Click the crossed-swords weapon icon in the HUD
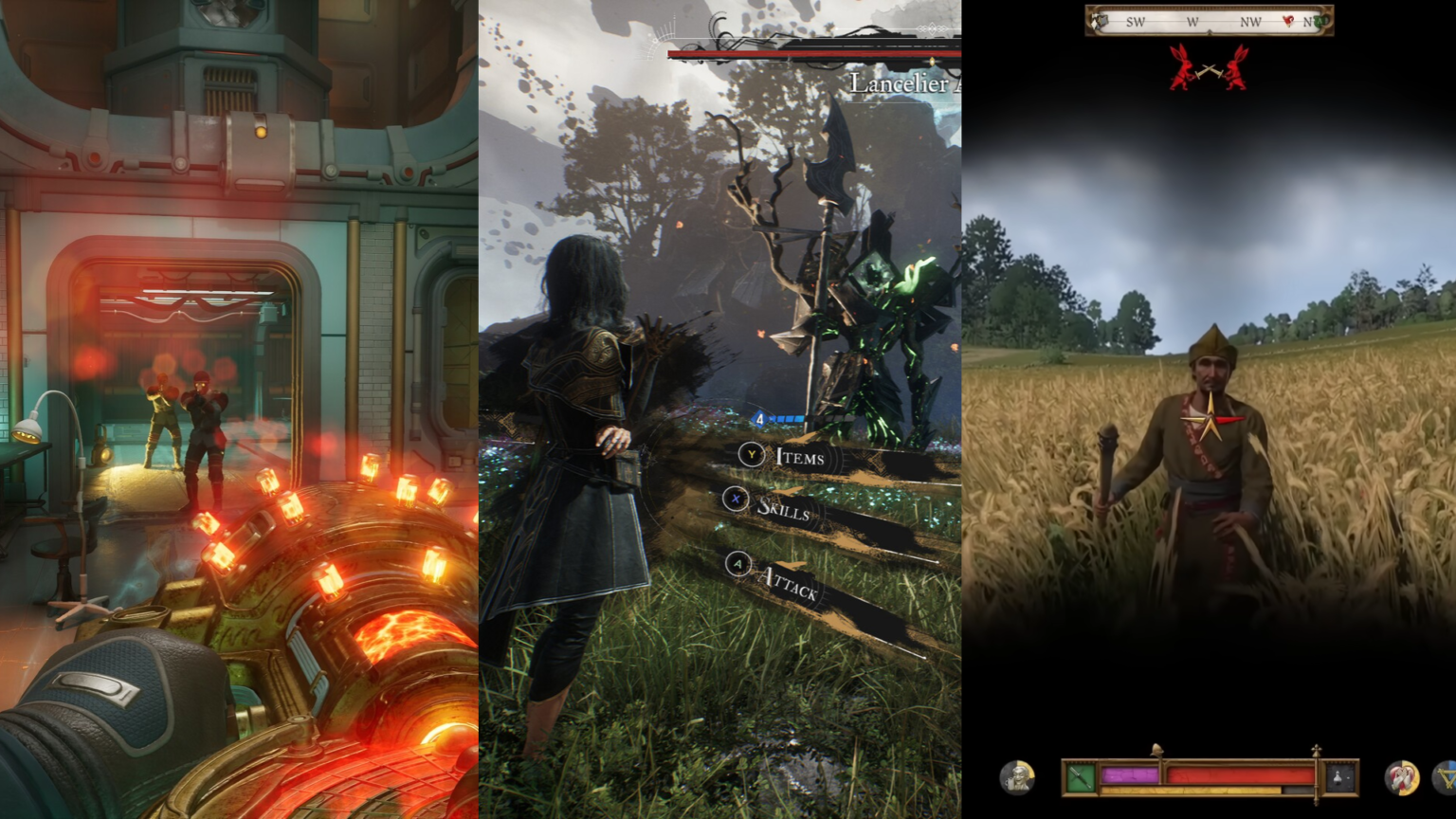This screenshot has height=819, width=1456. [1081, 775]
